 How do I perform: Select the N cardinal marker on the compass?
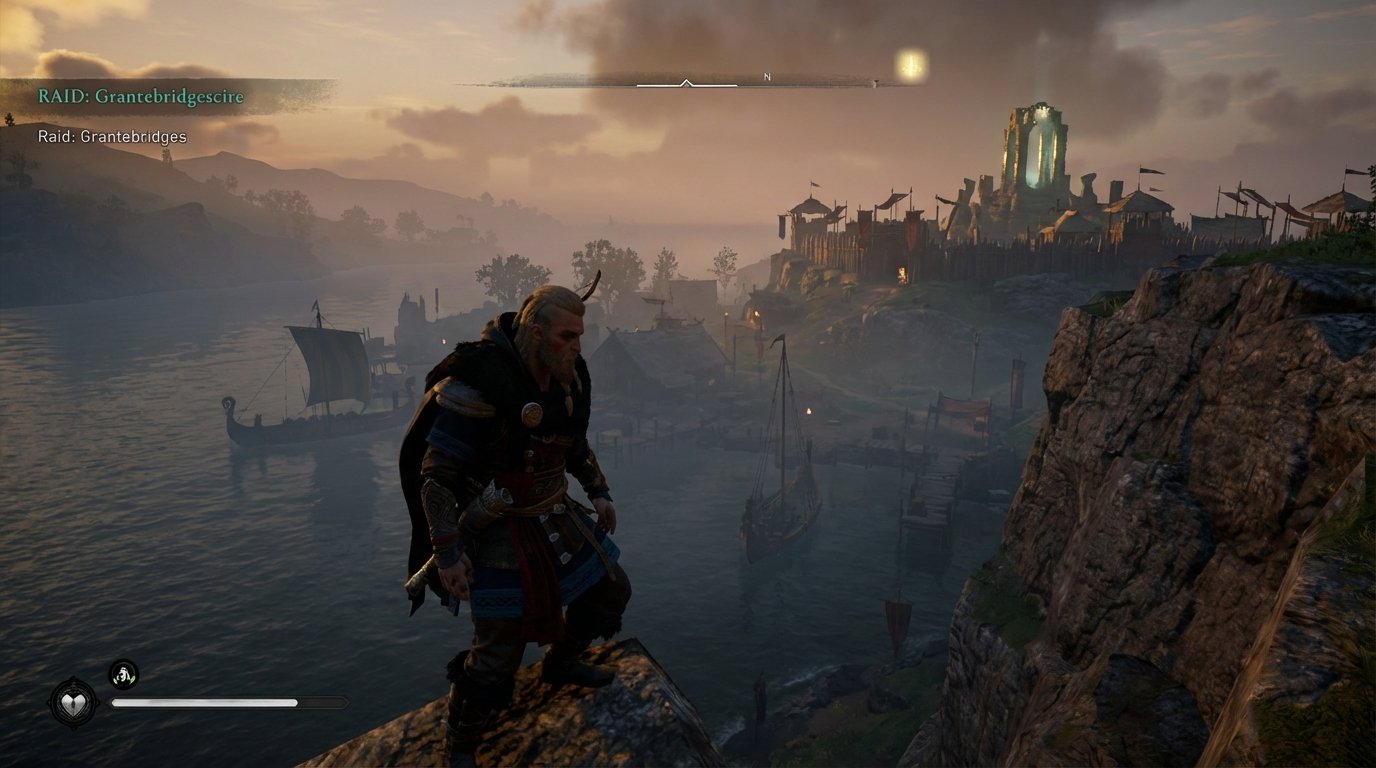coord(765,74)
